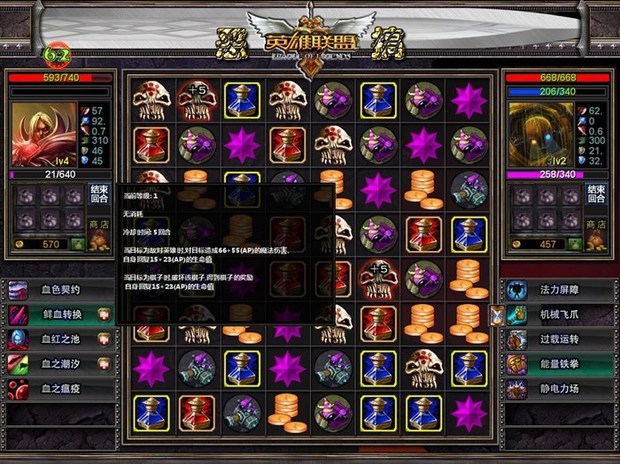The image size is (620, 464).
Task: Select the 法力屏障 skill
Action: 560,291
